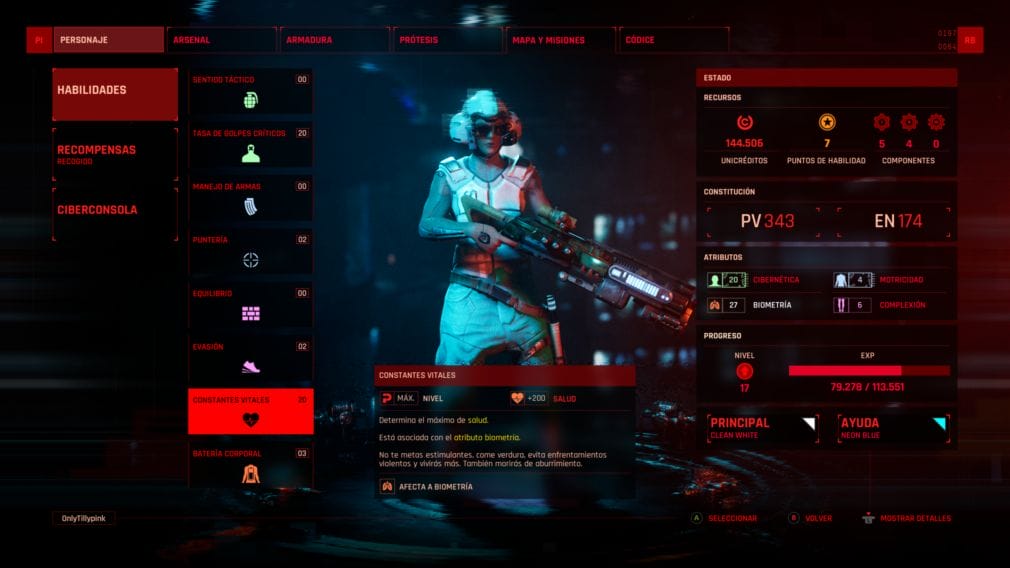Select the Prótesis tab

coord(446,40)
